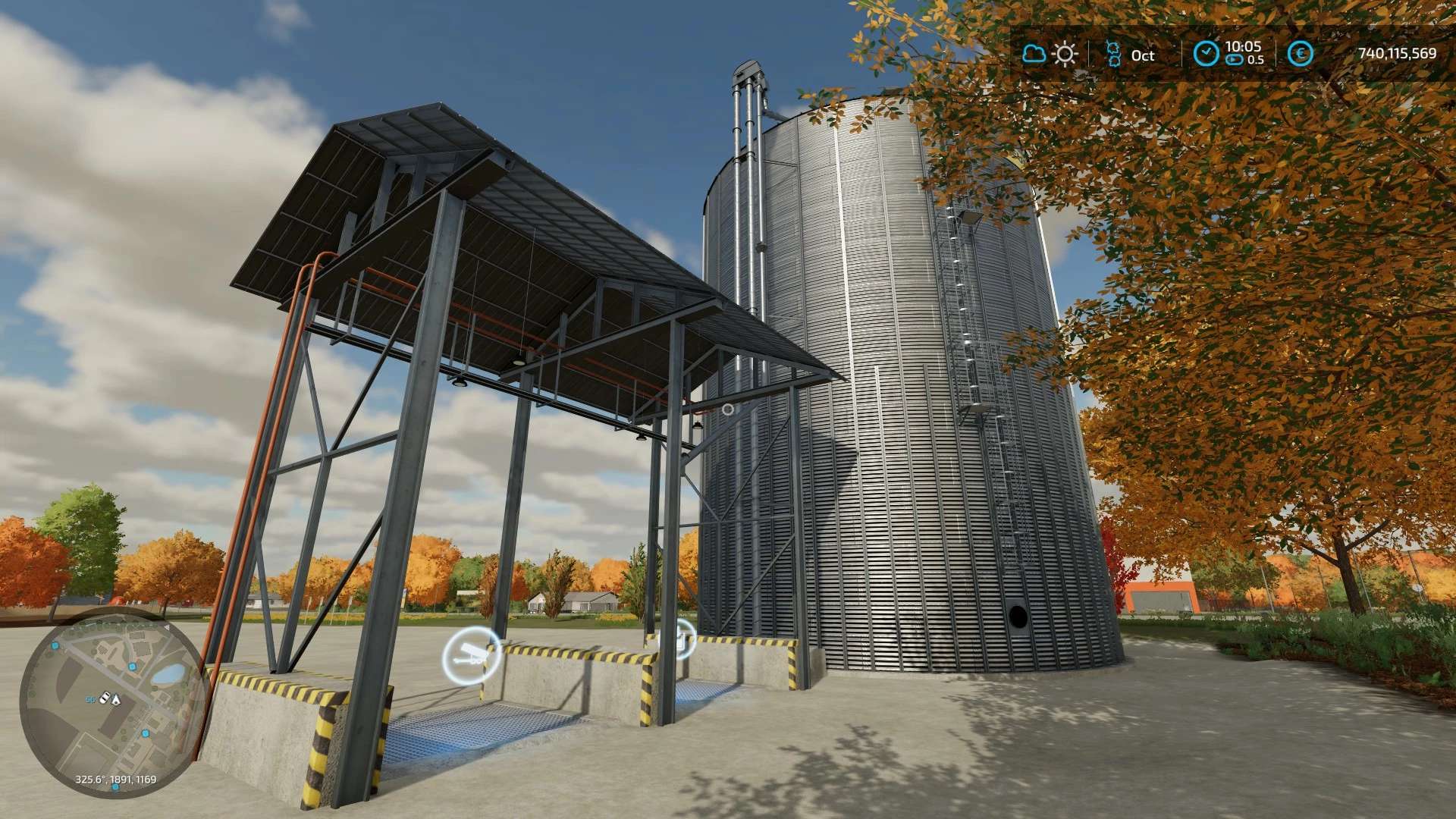Select the euro money icon
The image size is (1456, 819).
pos(1301,54)
